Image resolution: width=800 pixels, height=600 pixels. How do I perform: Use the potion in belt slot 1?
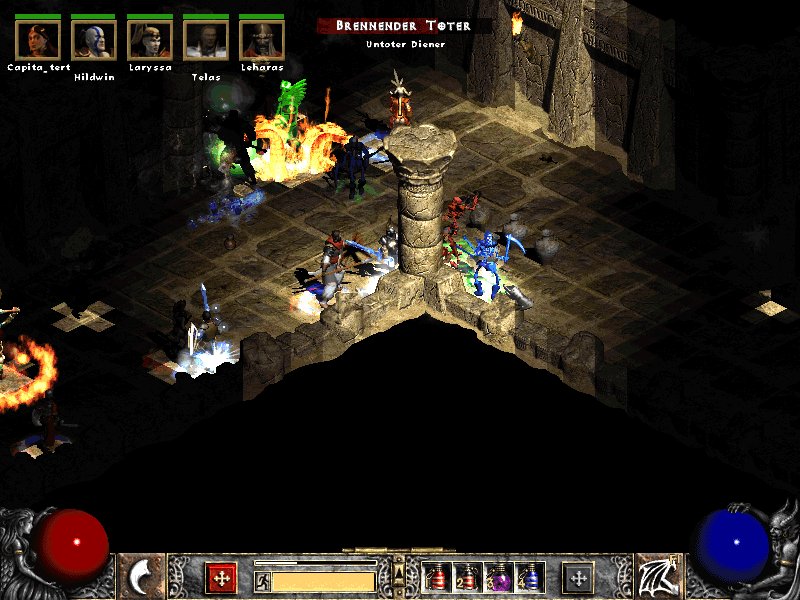pyautogui.click(x=437, y=577)
